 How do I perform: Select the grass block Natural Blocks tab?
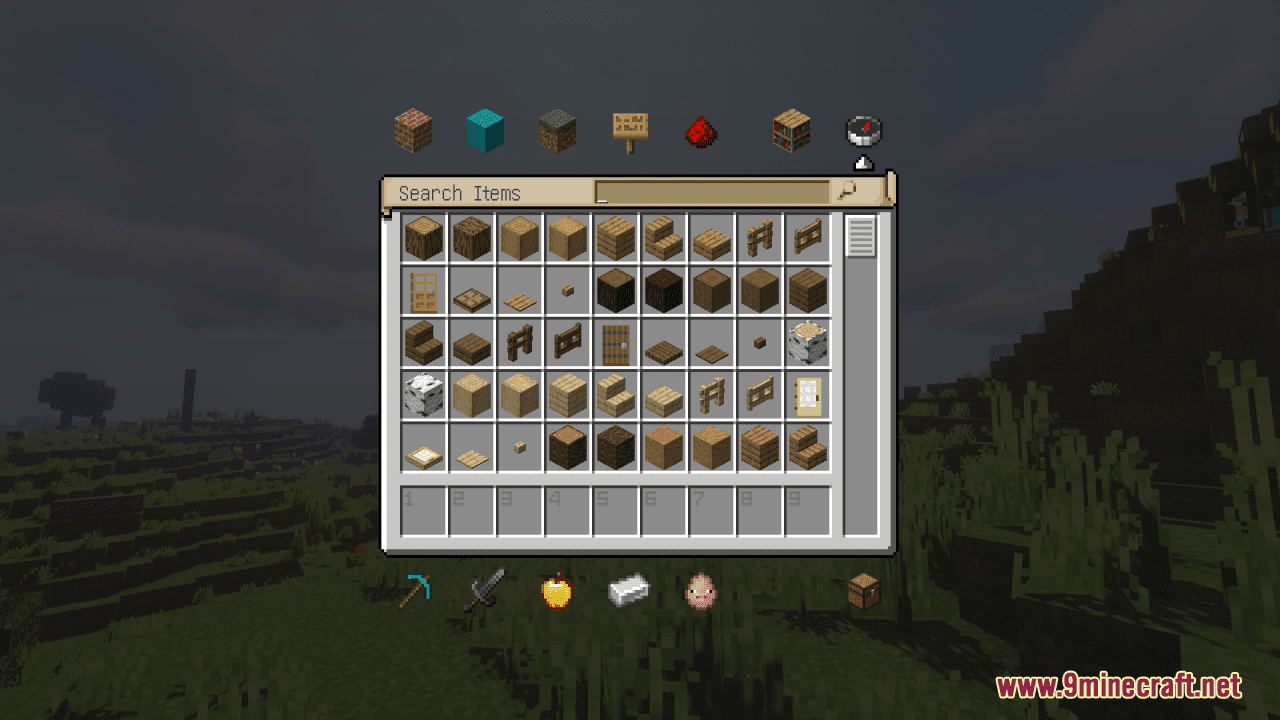(557, 130)
